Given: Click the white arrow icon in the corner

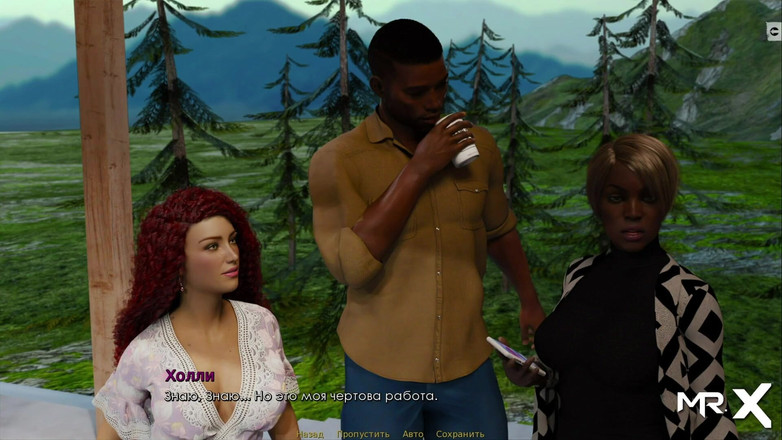Looking at the screenshot, I should click(x=772, y=32).
